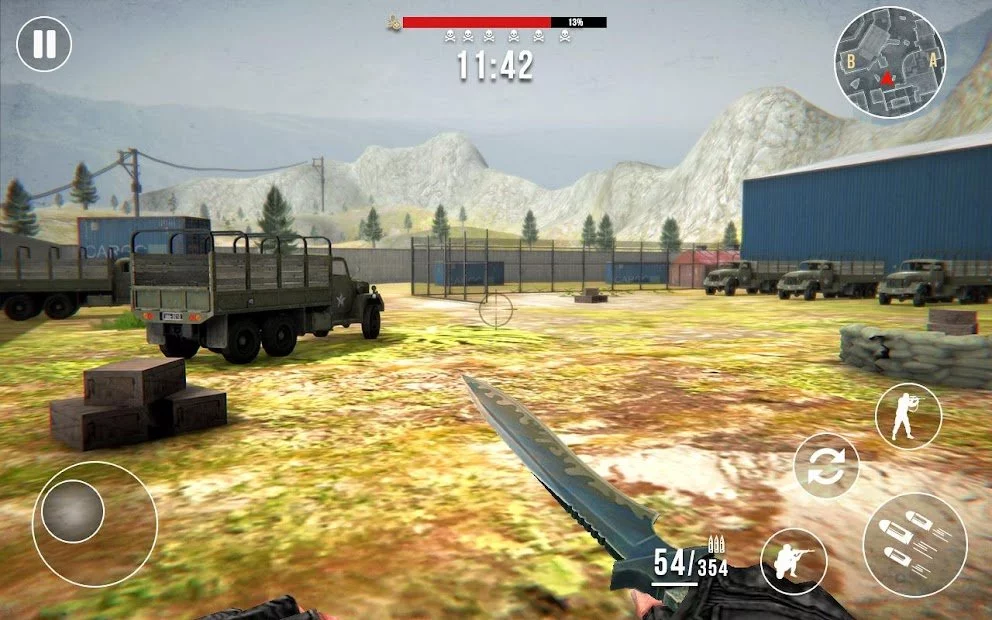Open the circular minimap

[x=889, y=63]
